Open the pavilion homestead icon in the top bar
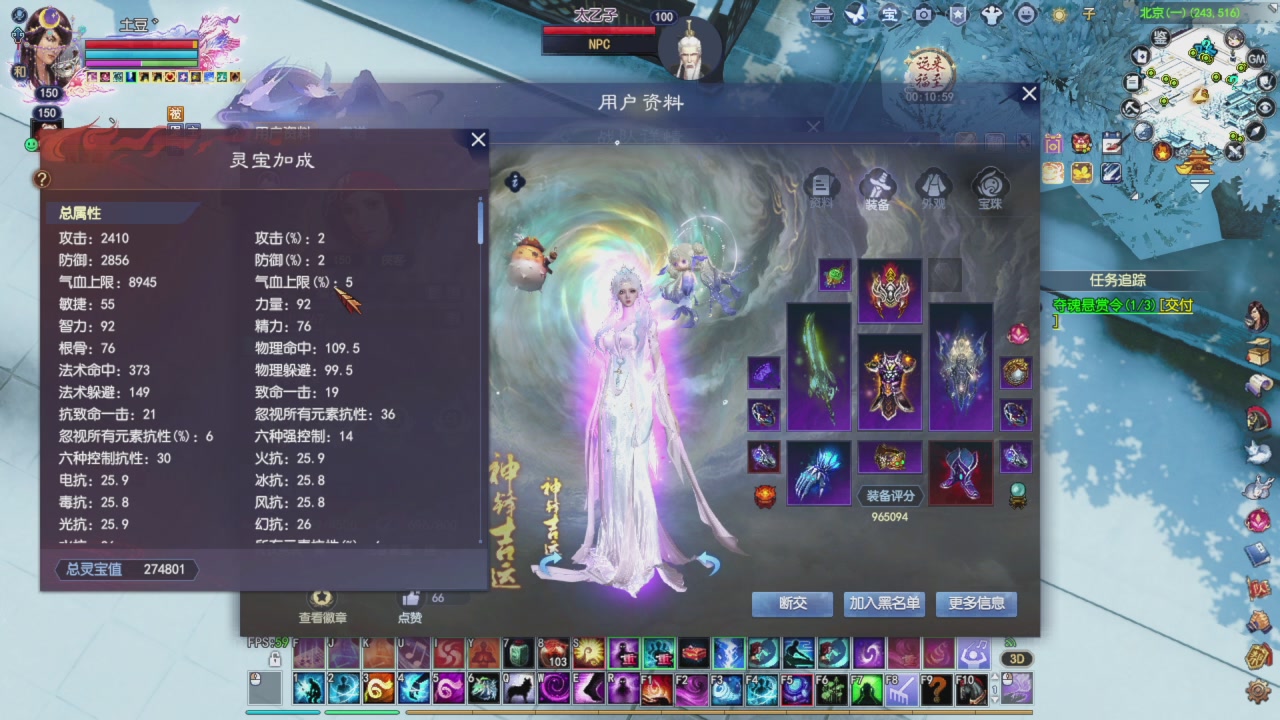 click(821, 14)
